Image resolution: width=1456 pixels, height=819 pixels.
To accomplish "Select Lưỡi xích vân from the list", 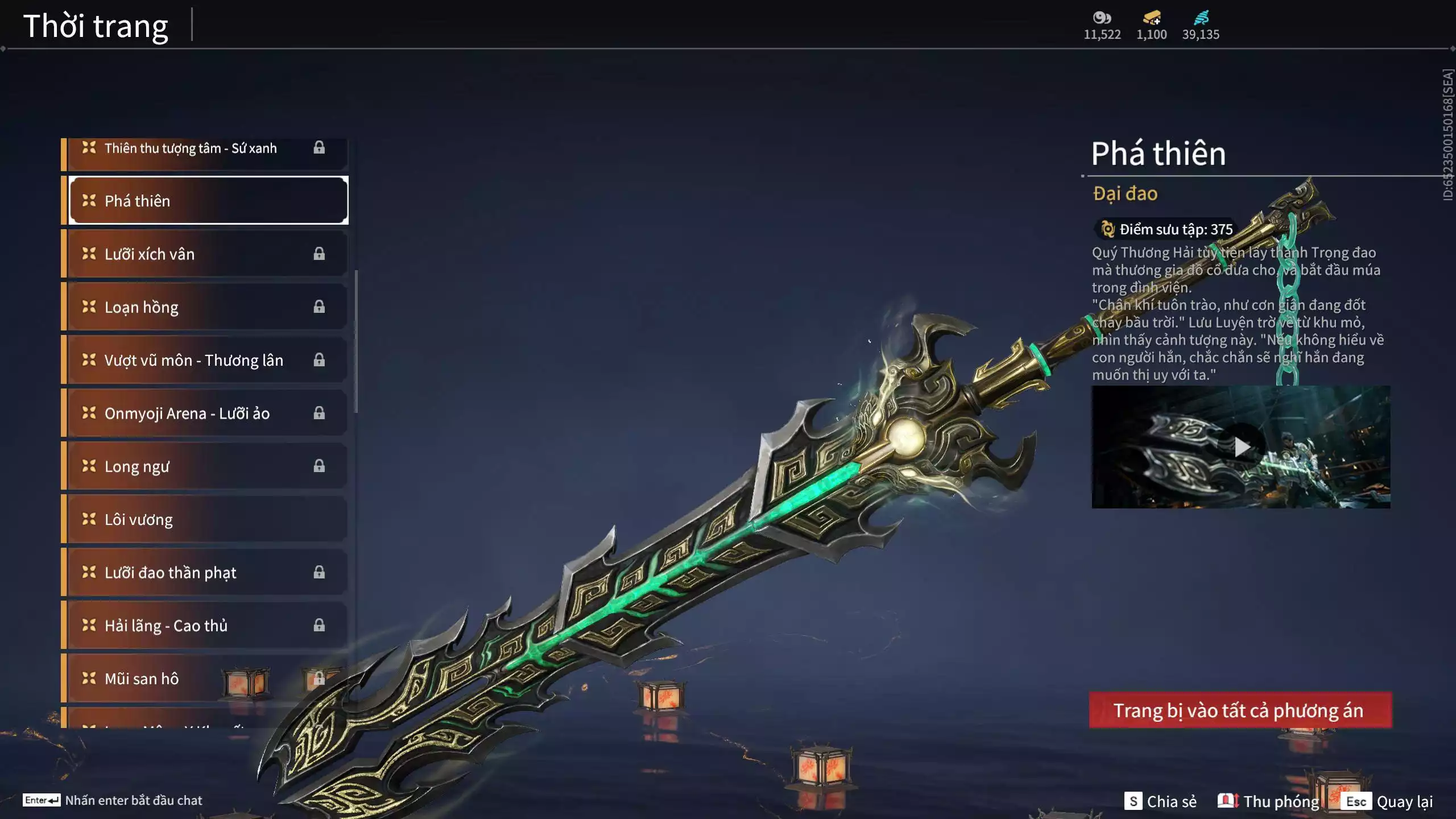I will [205, 254].
